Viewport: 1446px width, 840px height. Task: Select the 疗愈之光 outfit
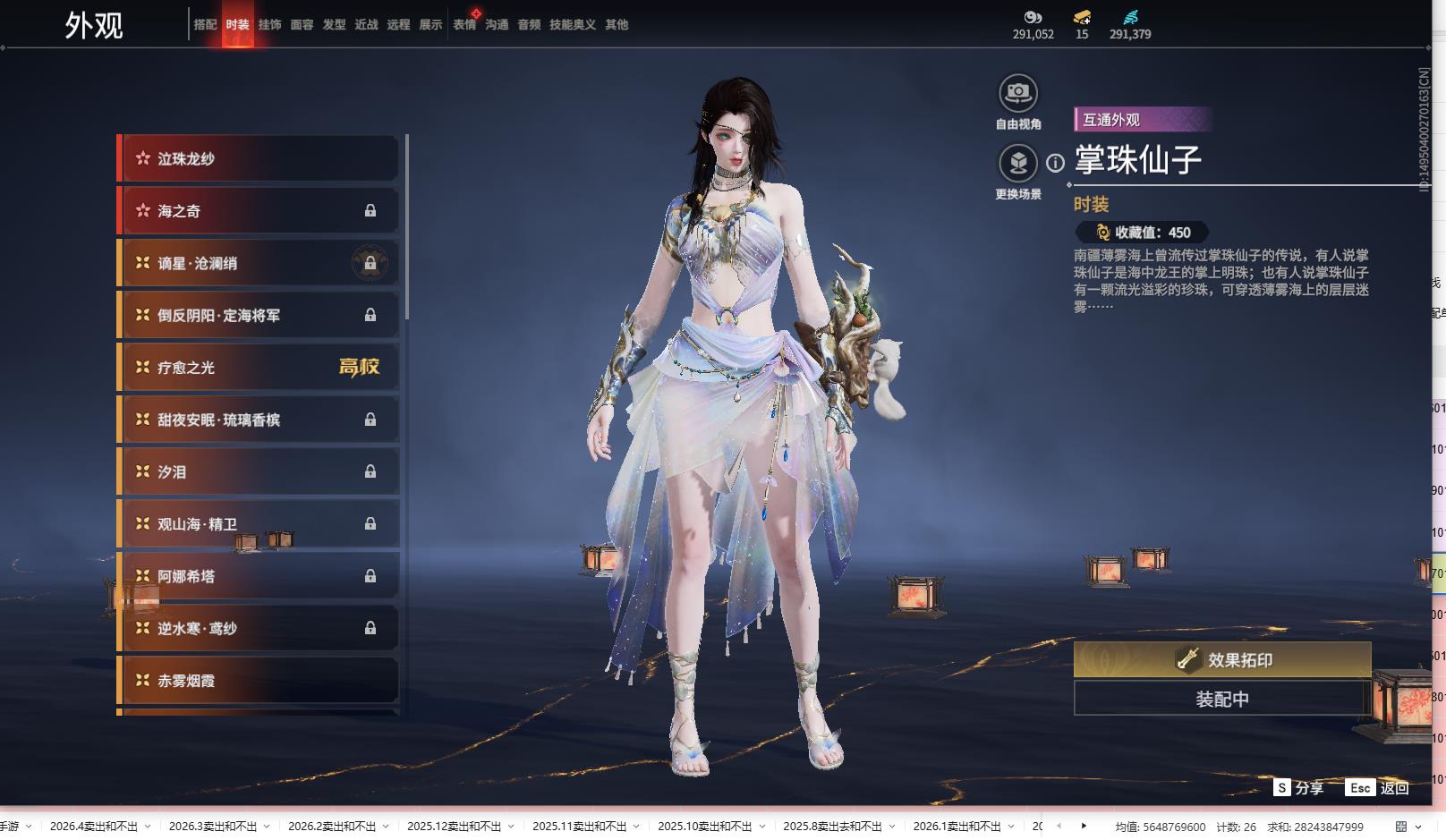coord(259,368)
